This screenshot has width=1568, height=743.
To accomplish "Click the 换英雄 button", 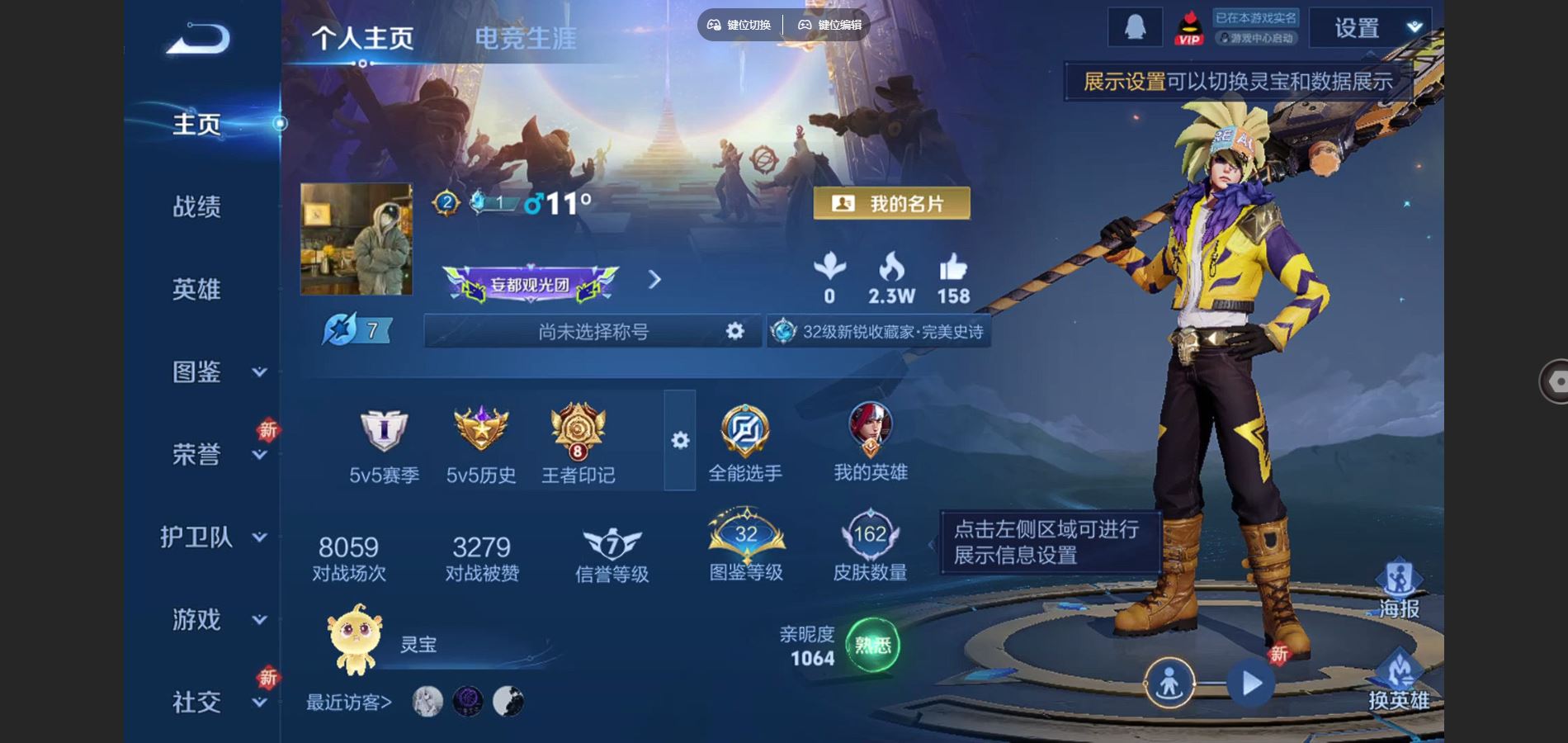I will click(x=1399, y=680).
